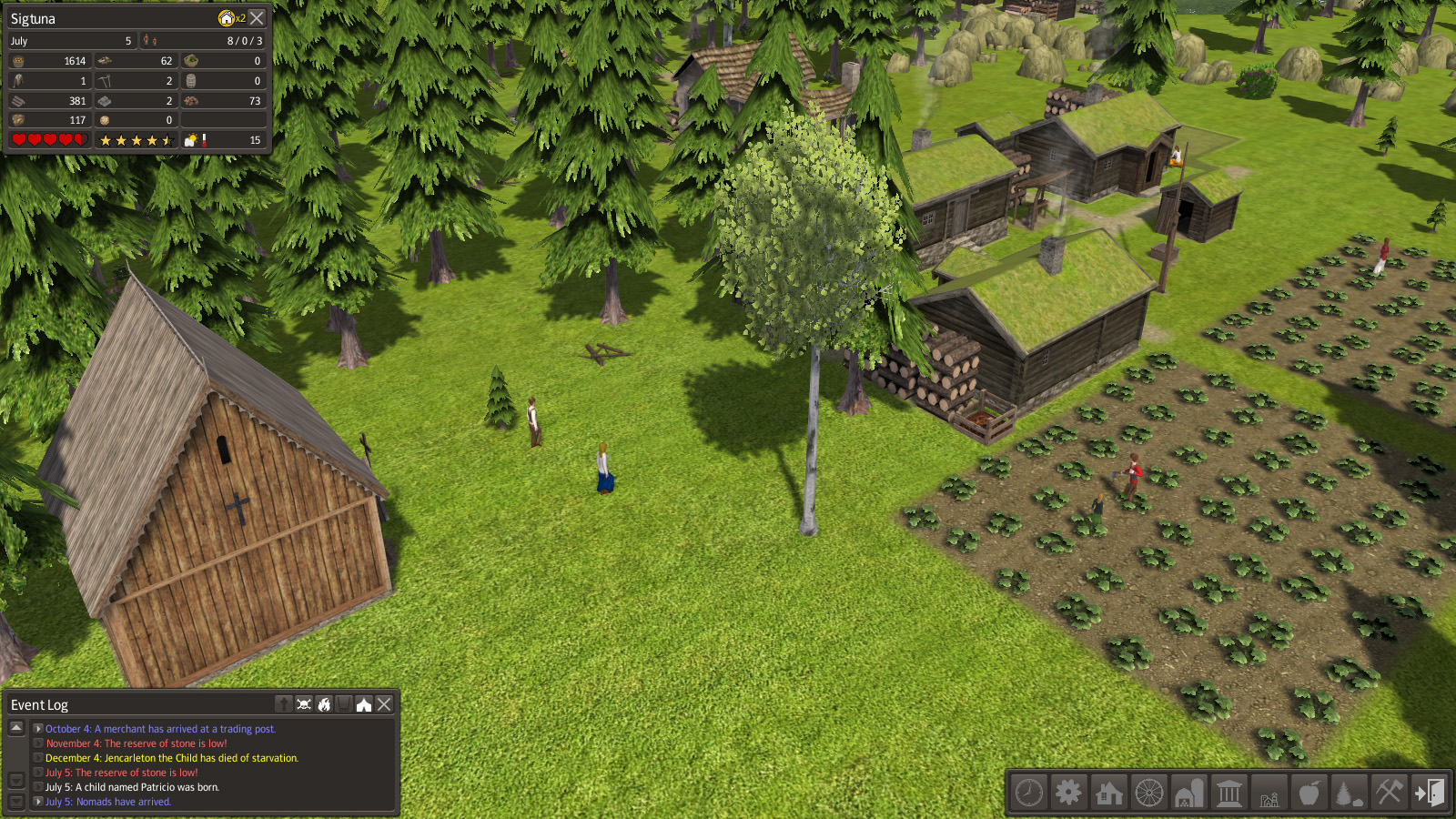The height and width of the screenshot is (819, 1456).
Task: Jump to the nomads arrival event
Action: point(38,802)
